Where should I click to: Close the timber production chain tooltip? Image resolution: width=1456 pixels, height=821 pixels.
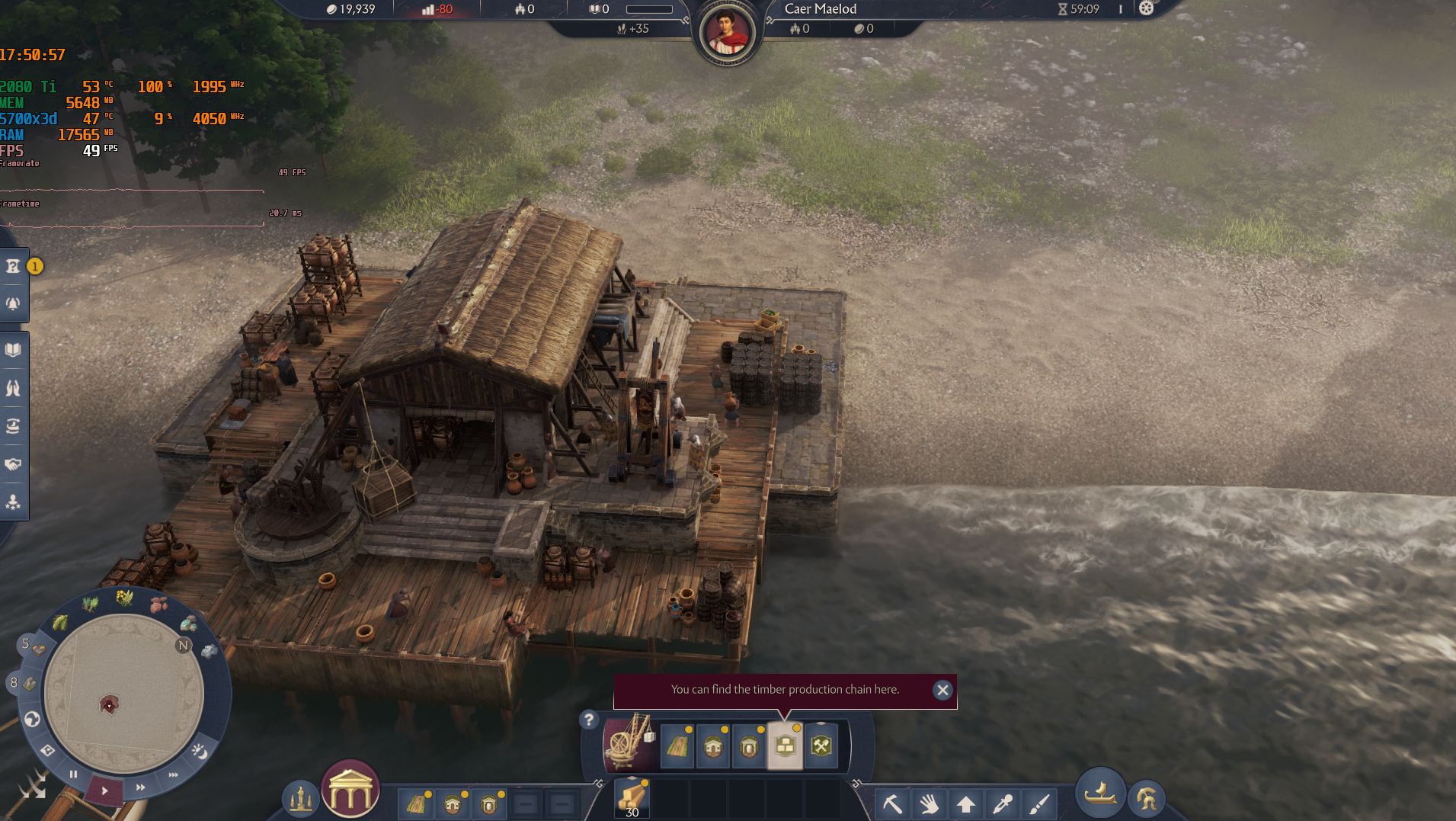942,690
